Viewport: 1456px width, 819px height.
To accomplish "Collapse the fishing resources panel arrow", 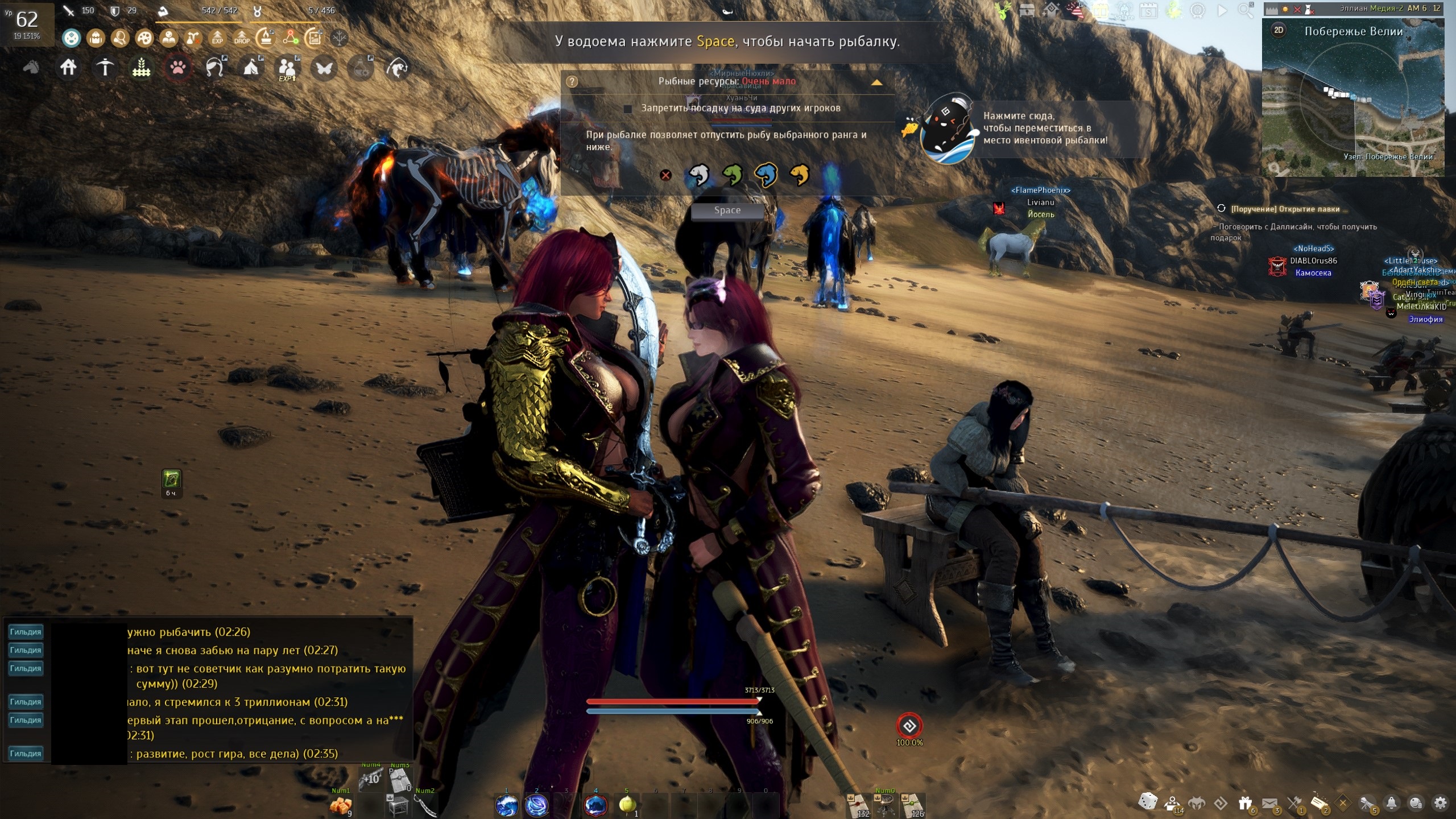I will click(876, 82).
